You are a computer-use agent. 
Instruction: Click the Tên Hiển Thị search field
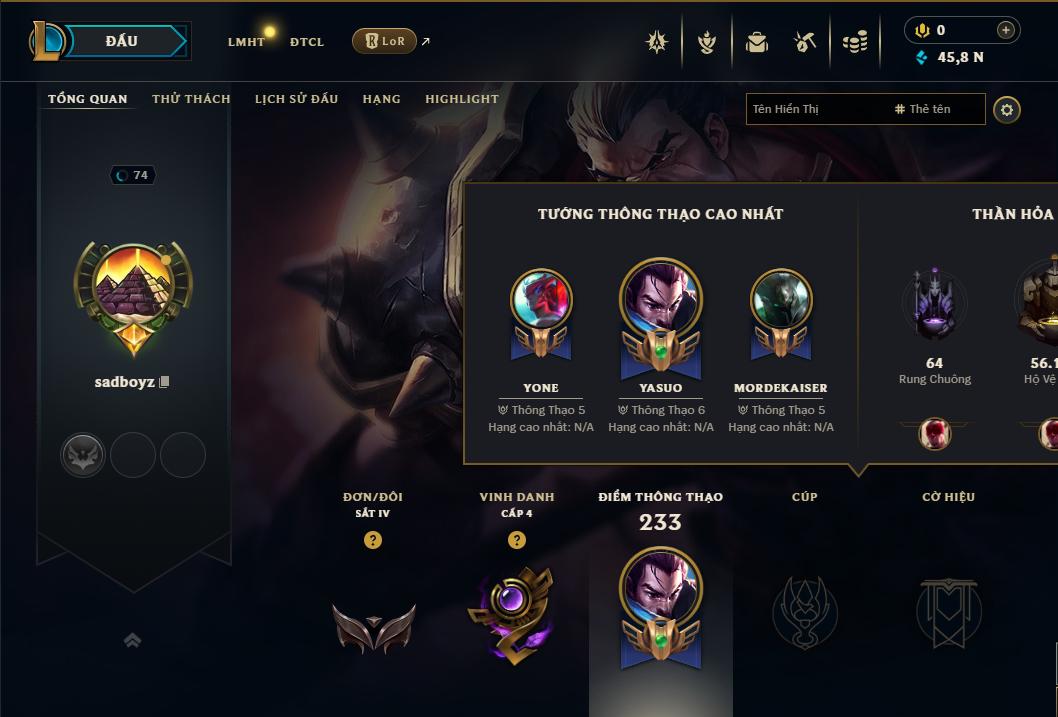pyautogui.click(x=815, y=109)
